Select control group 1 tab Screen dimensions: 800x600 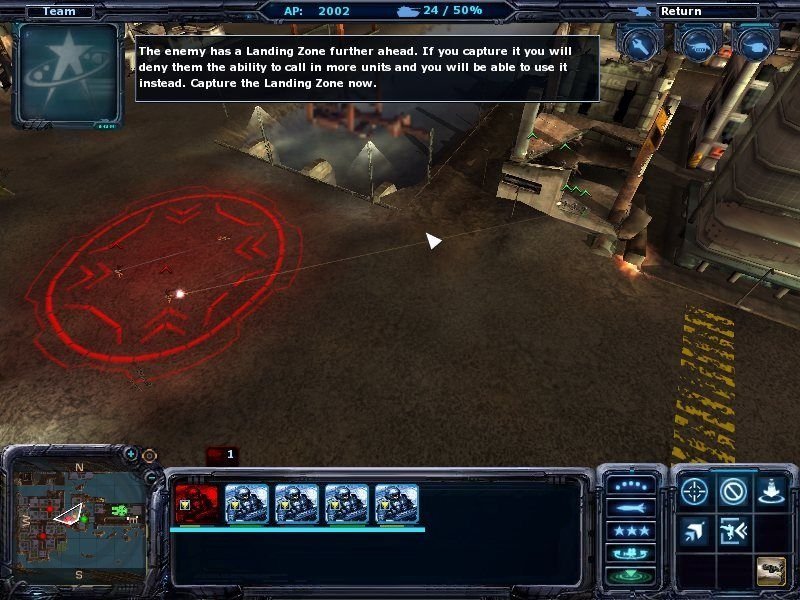pyautogui.click(x=221, y=455)
